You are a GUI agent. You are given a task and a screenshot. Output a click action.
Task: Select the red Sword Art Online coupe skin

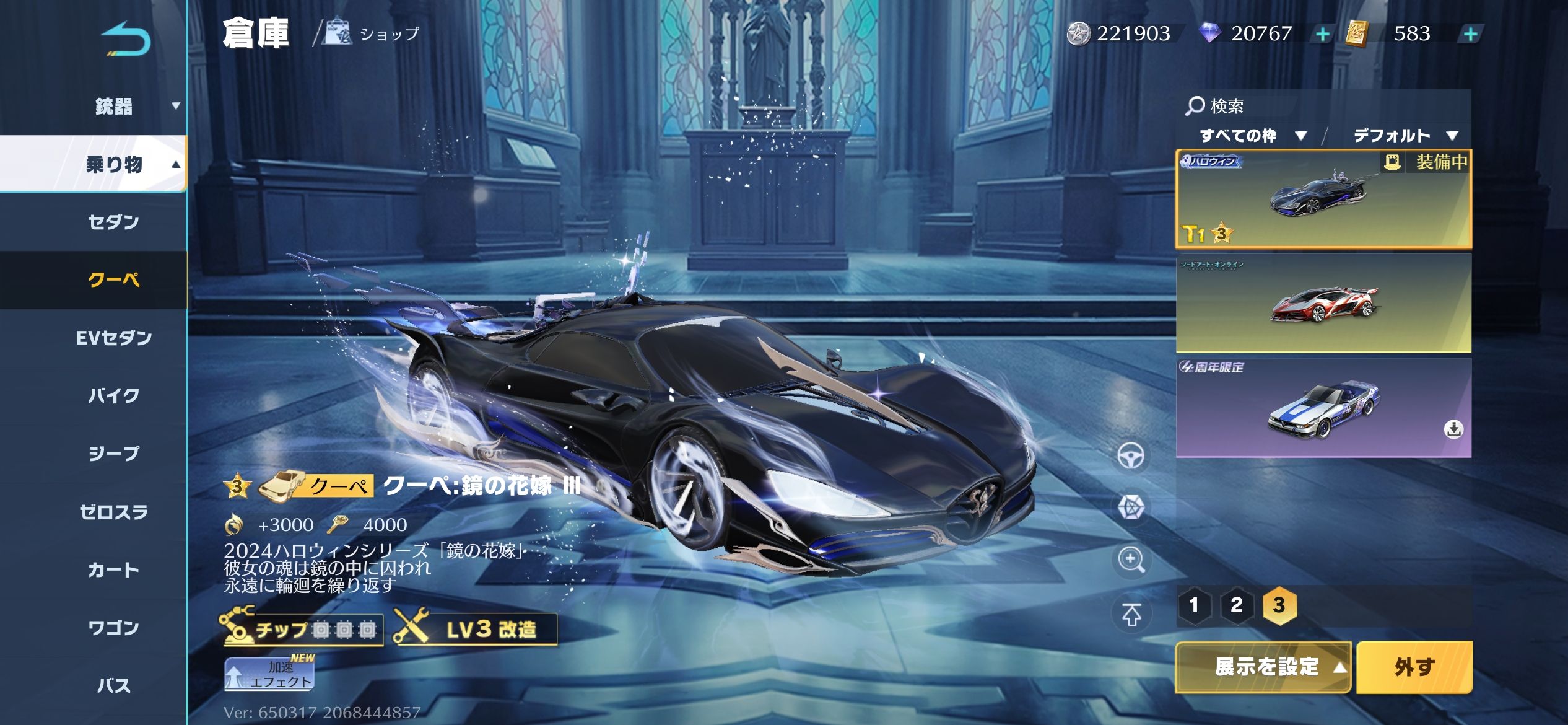coord(1323,303)
